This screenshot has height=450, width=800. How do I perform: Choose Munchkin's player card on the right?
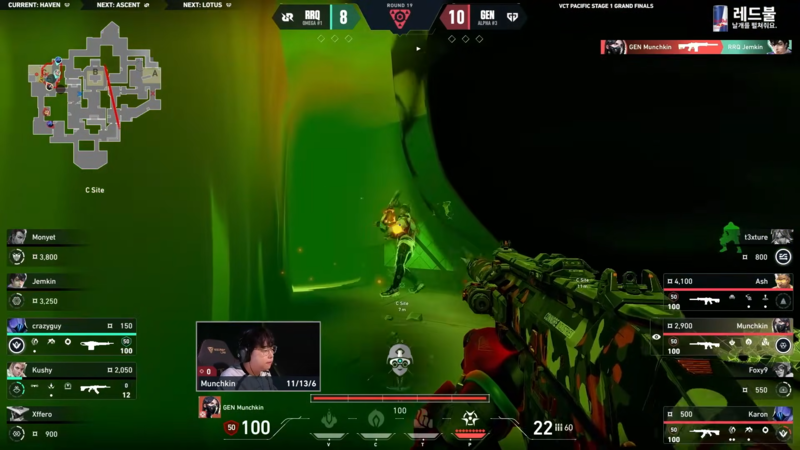click(x=729, y=335)
